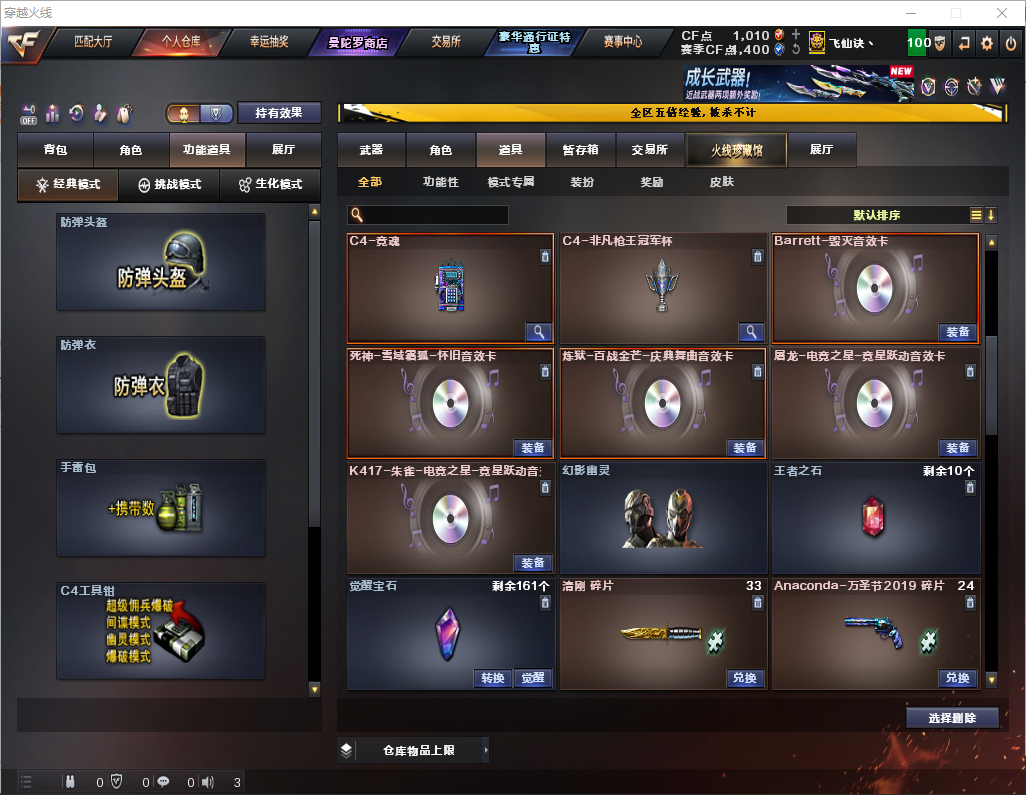Open the 默认排序 sort dropdown
Screen dimensions: 1026x795
pos(876,215)
